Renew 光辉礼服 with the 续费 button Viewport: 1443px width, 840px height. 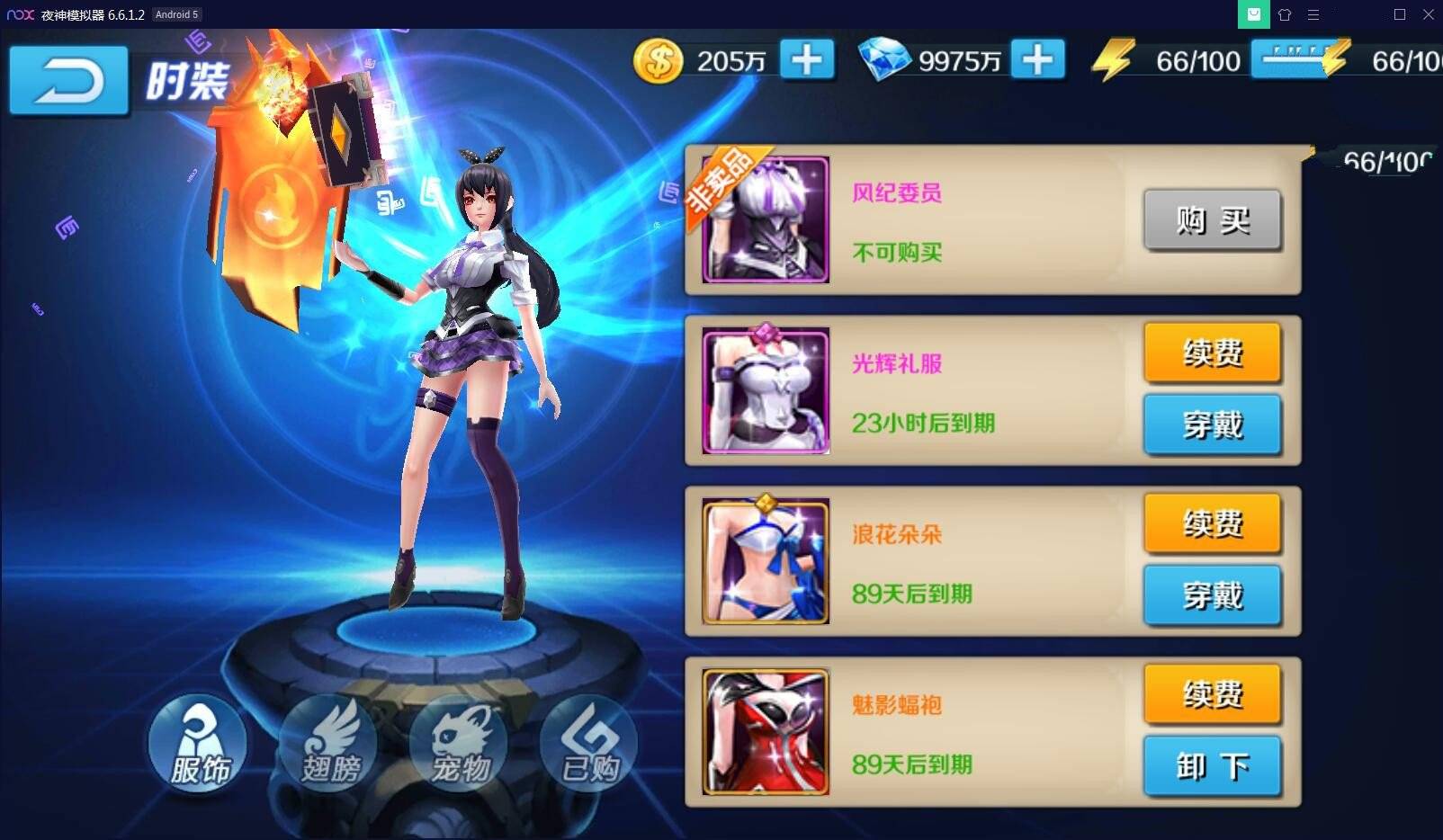1212,353
